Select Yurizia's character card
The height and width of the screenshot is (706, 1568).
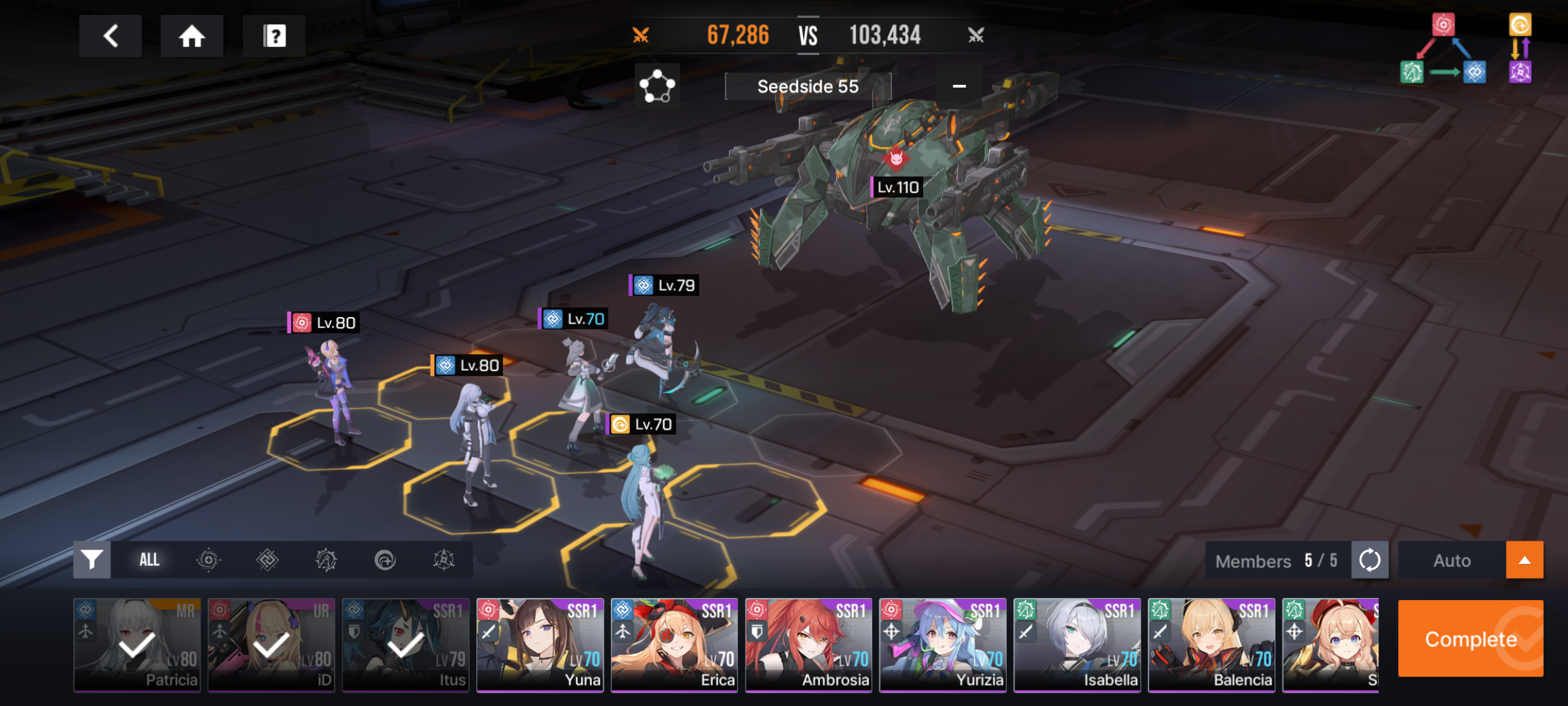tap(943, 645)
